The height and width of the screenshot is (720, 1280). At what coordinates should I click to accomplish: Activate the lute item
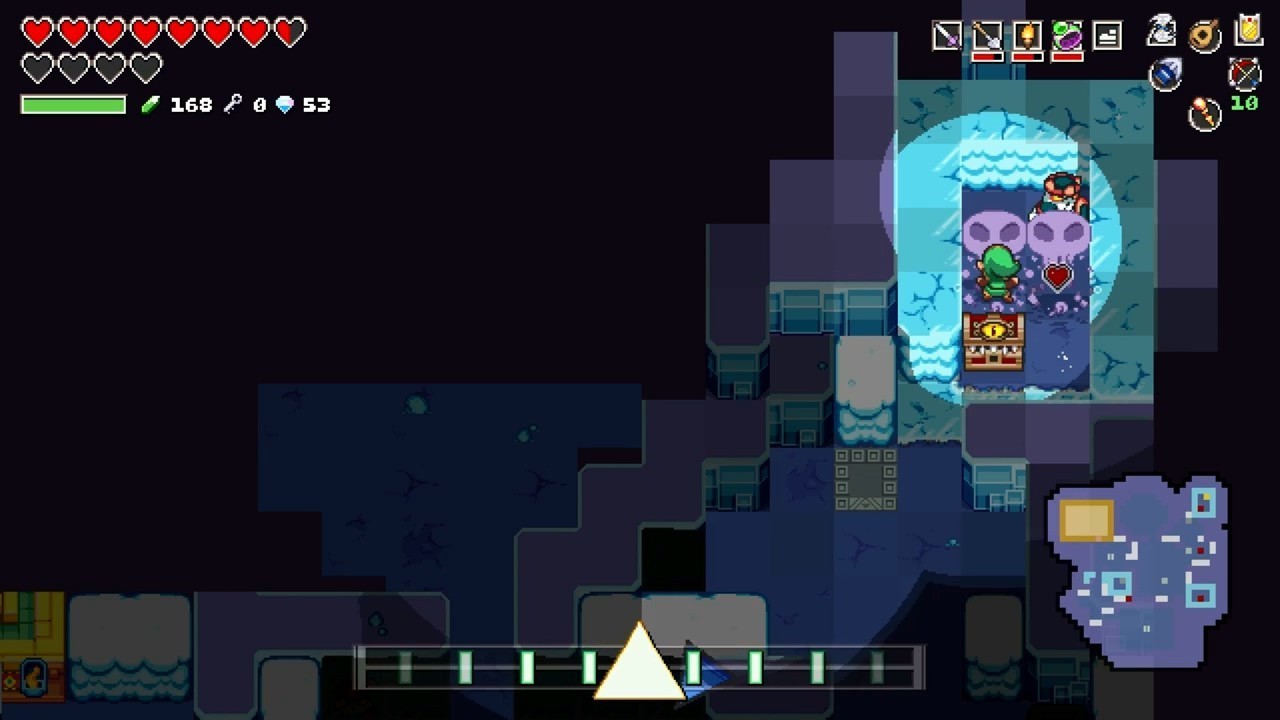click(x=1205, y=35)
